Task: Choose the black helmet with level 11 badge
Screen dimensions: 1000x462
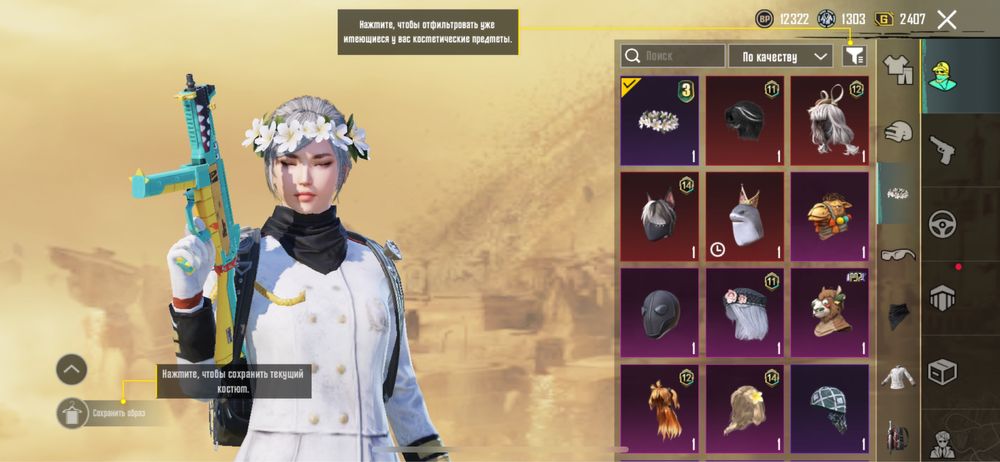Action: pos(744,120)
